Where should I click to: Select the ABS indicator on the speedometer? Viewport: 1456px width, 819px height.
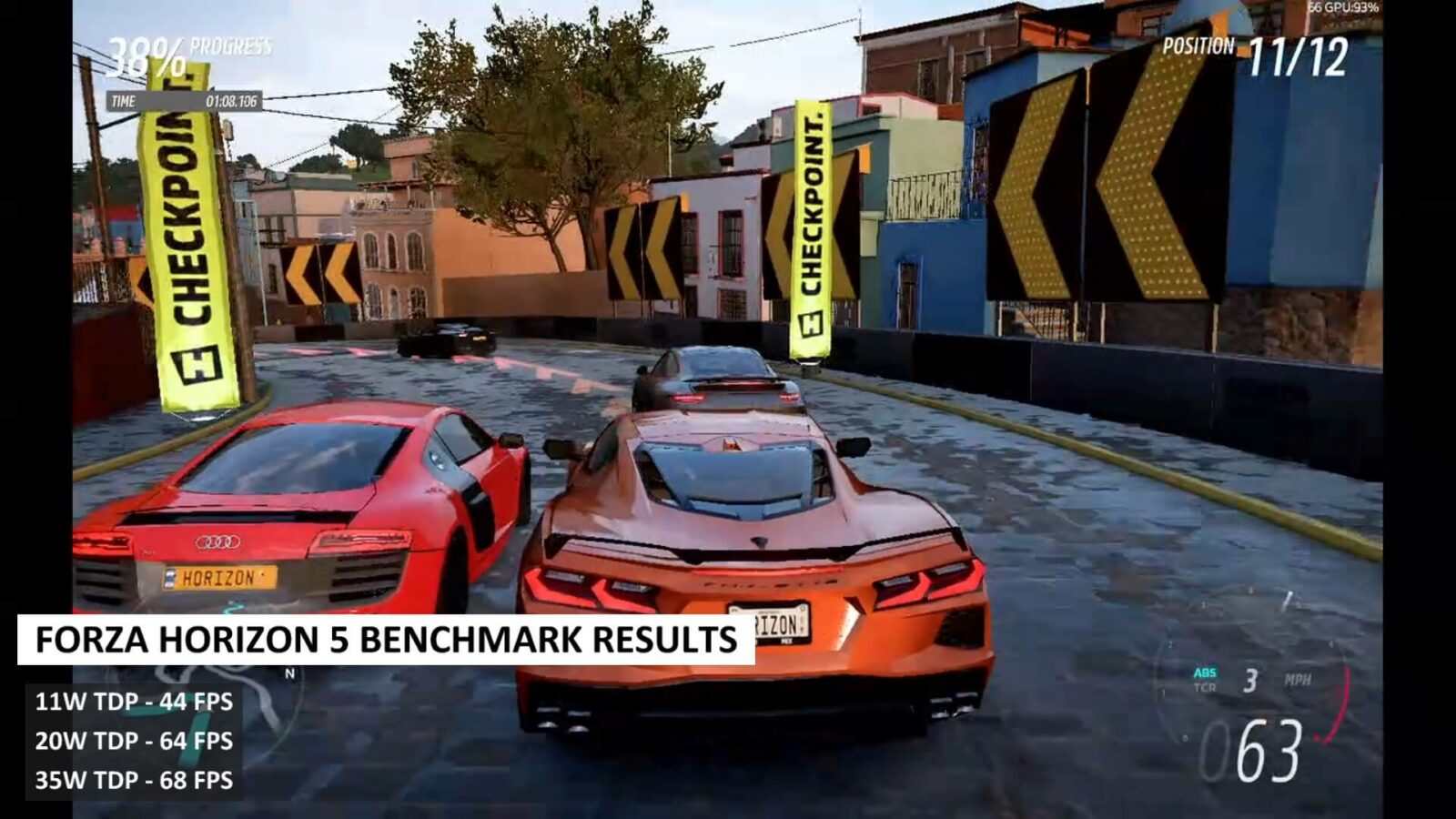pyautogui.click(x=1205, y=672)
